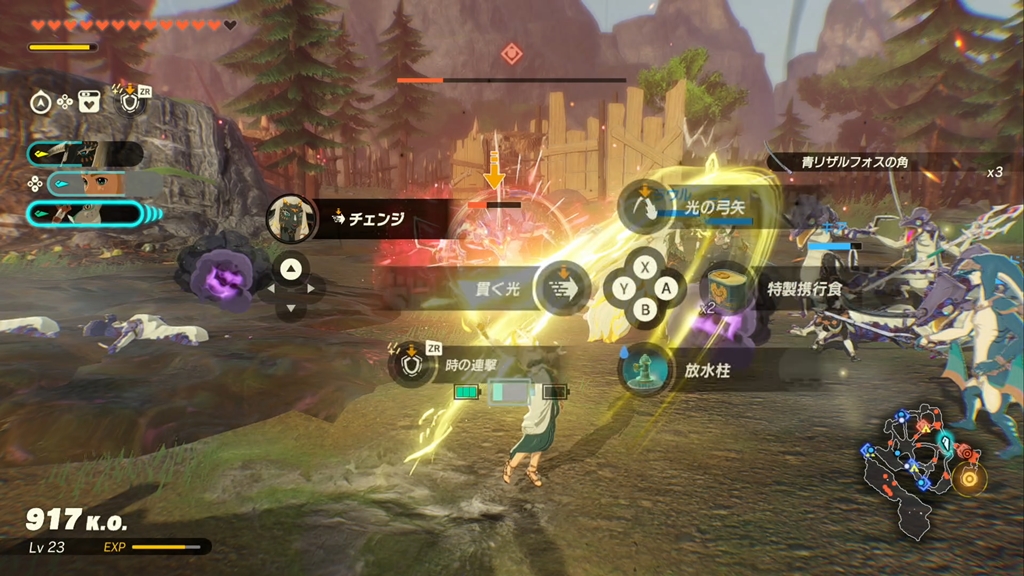Click the compass arrow icon

pos(42,101)
